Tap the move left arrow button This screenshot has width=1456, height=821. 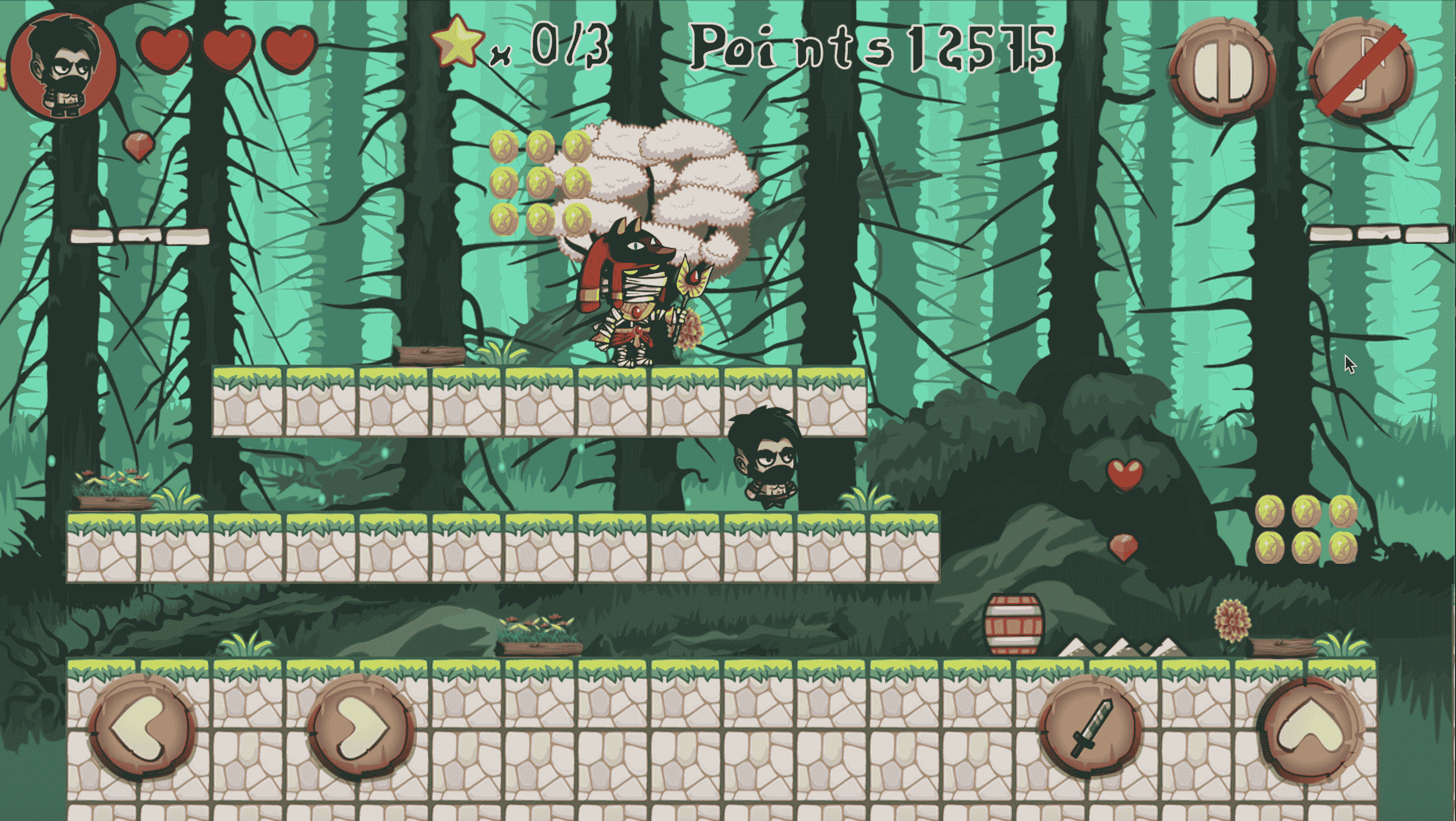pos(143,728)
